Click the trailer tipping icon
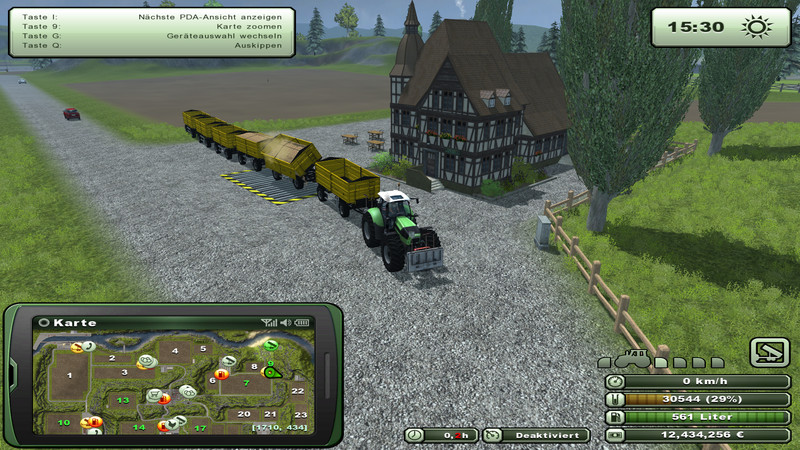 [769, 352]
